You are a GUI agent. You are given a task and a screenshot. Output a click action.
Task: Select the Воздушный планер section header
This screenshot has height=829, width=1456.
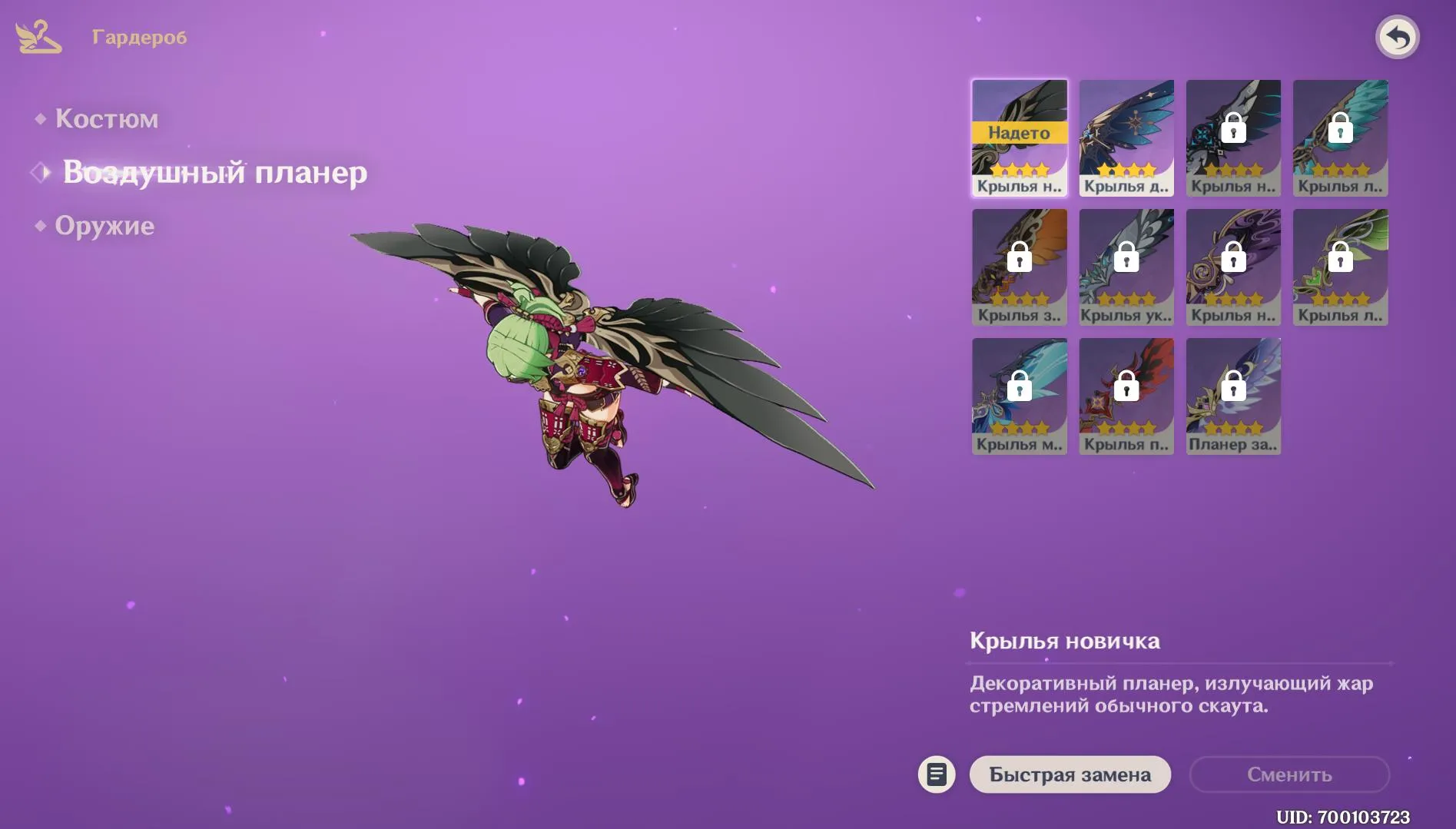click(x=216, y=172)
